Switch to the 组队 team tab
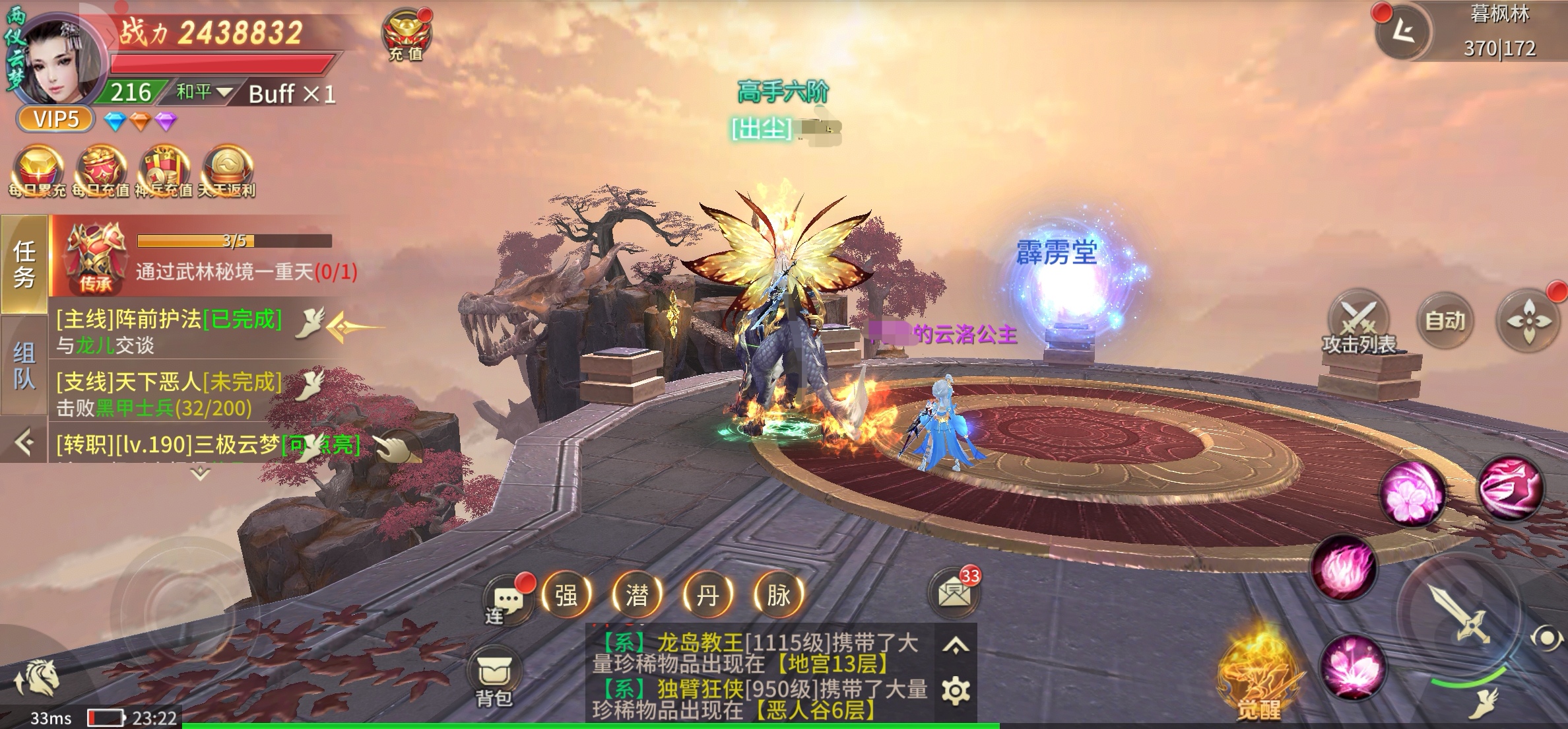 (24, 365)
